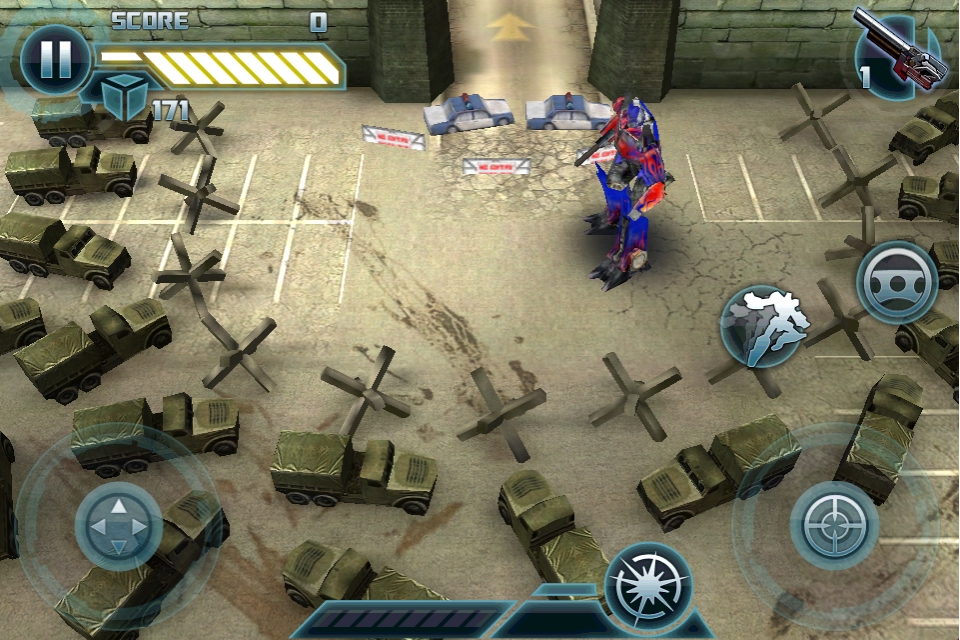Pause the game
This screenshot has width=960, height=640.
[x=54, y=59]
